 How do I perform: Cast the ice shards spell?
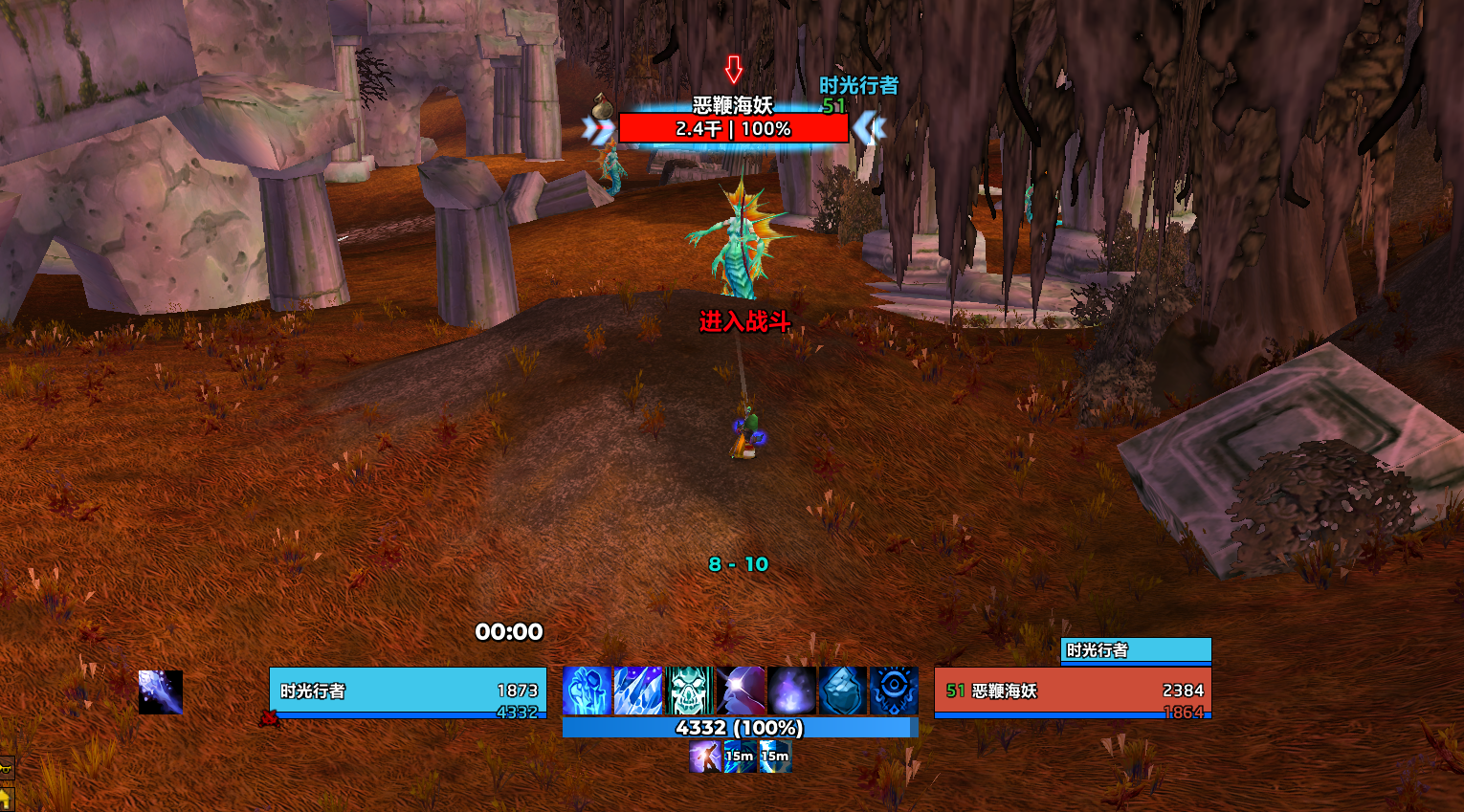tap(638, 691)
